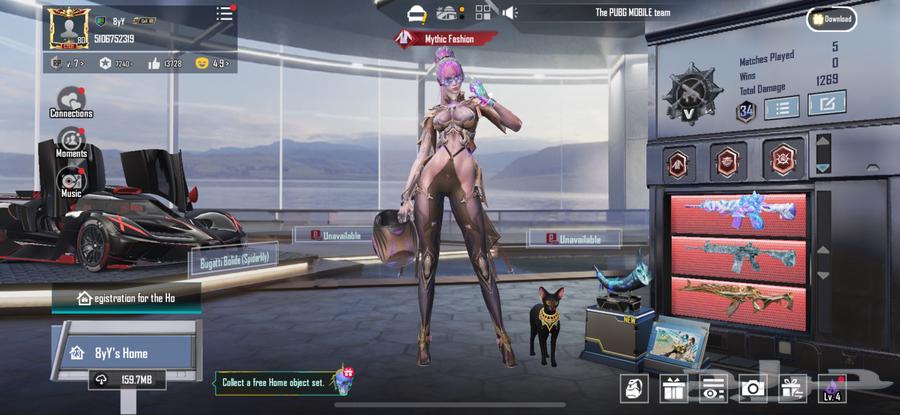Open the list menu beside the player name
900x415 pixels.
click(x=224, y=14)
